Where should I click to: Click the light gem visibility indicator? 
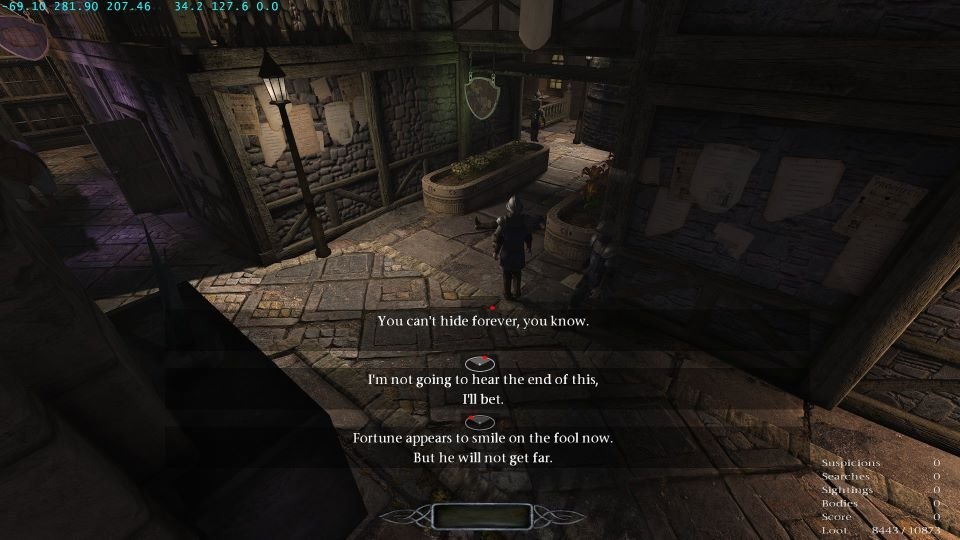tap(480, 516)
